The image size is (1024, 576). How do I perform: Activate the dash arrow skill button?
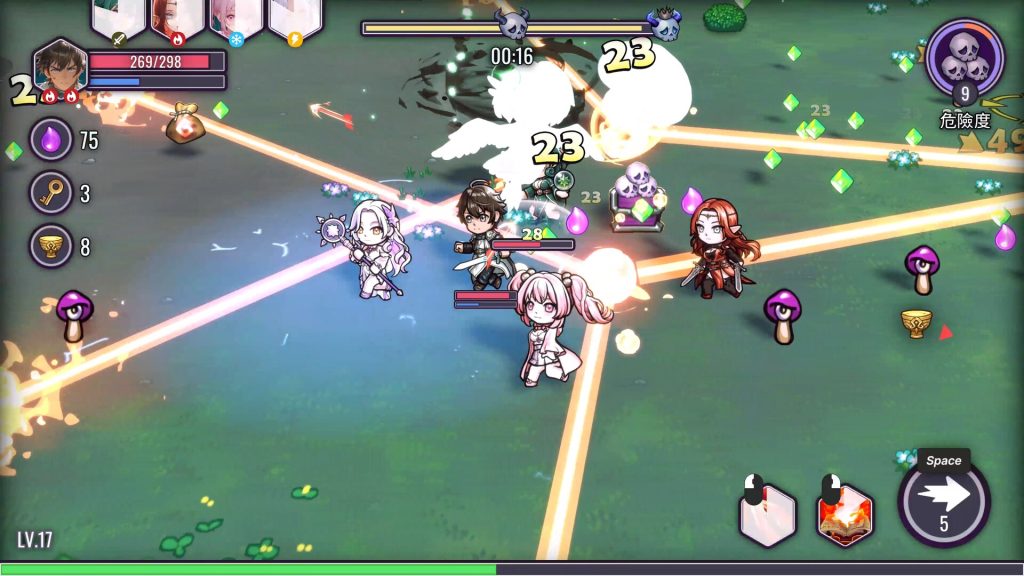[944, 500]
